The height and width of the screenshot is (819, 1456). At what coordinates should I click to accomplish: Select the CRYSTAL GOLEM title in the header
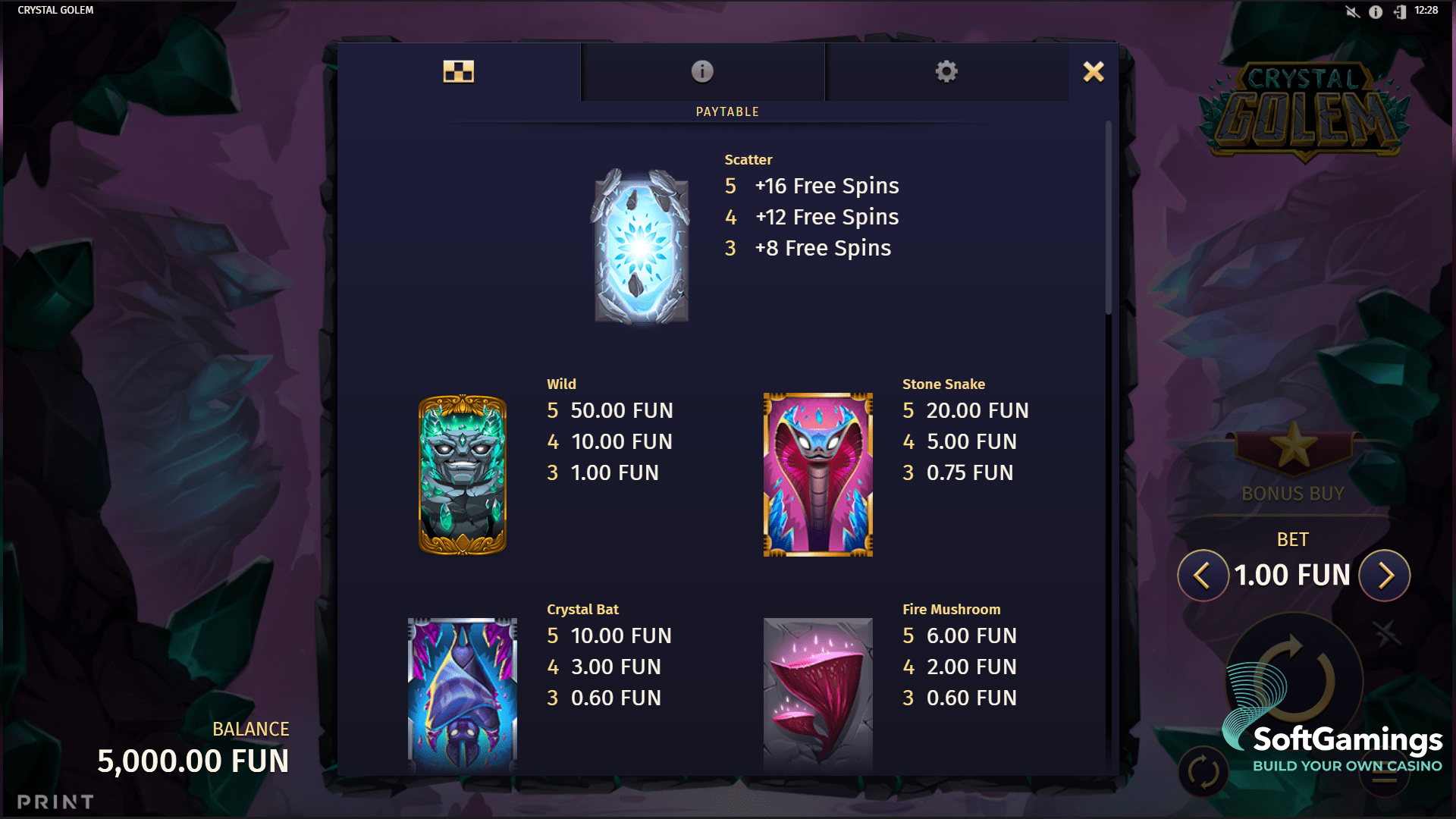pos(55,10)
